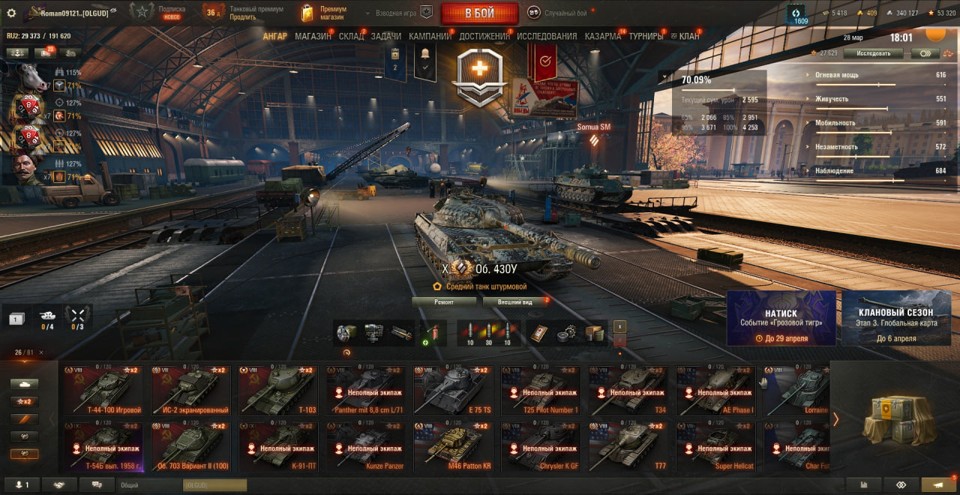Open the Турниры tab
This screenshot has width=960, height=495.
point(646,36)
